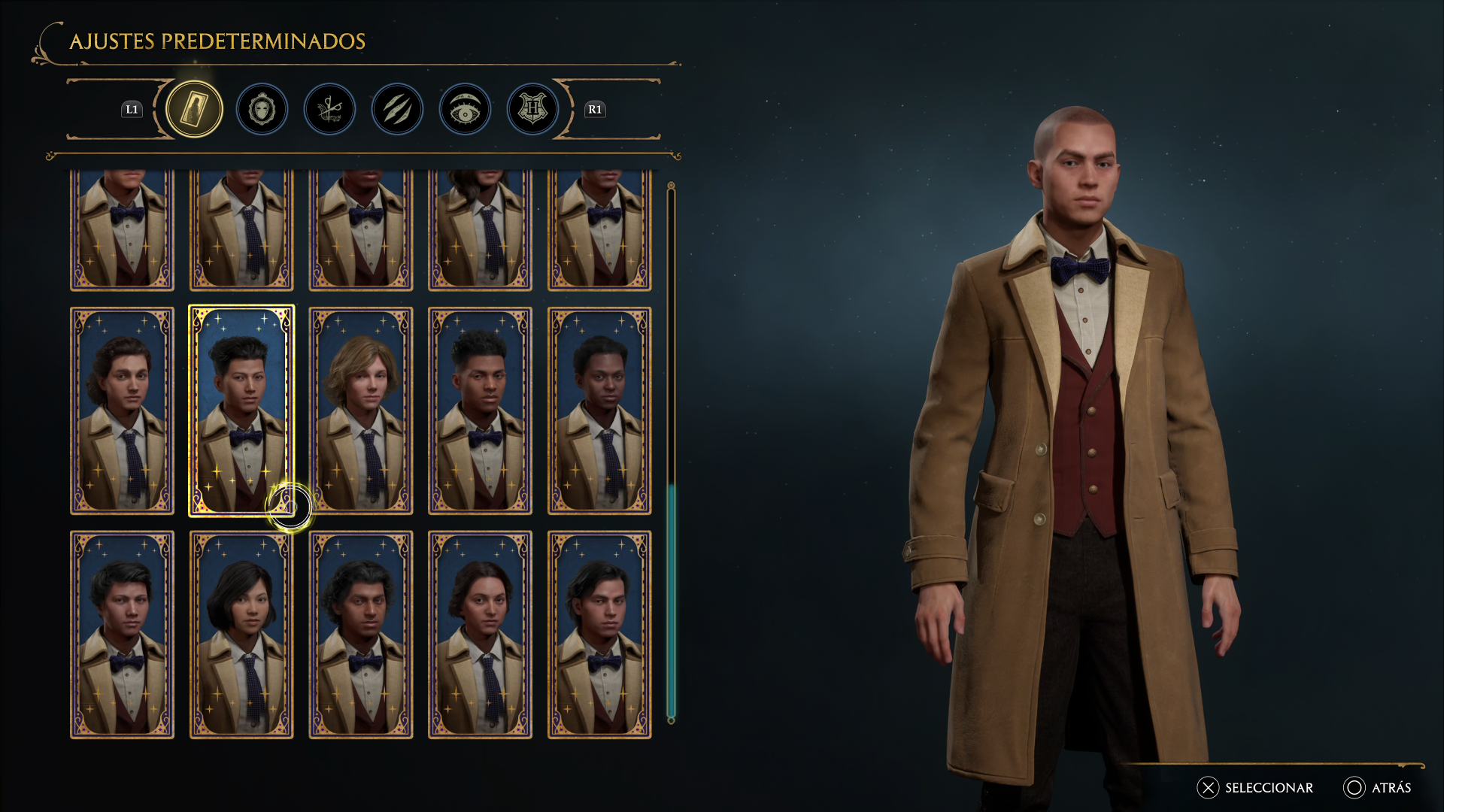Image resolution: width=1459 pixels, height=812 pixels.
Task: Switch to the presets card tab
Action: click(194, 109)
